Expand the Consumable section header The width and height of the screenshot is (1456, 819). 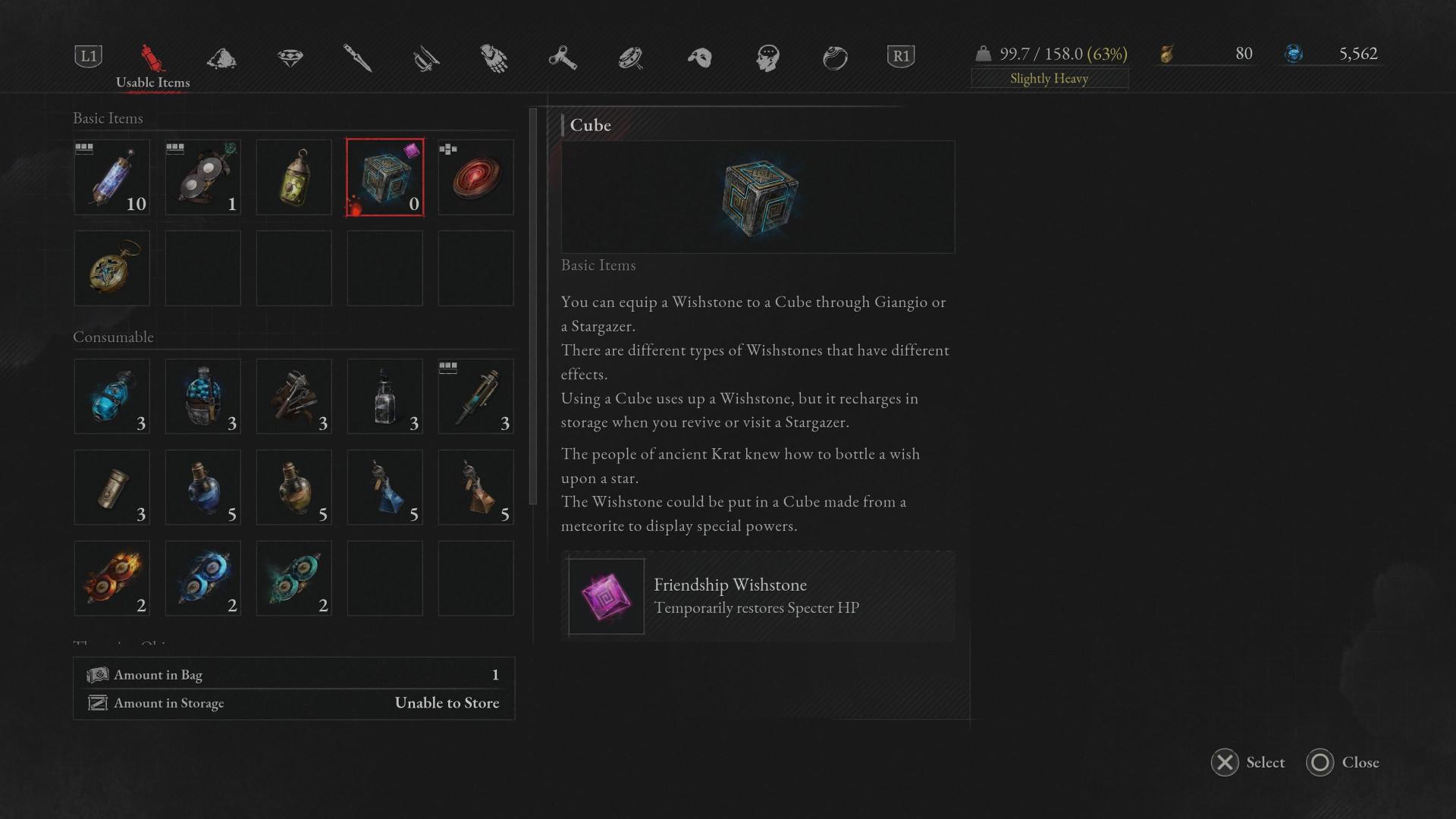click(x=114, y=337)
